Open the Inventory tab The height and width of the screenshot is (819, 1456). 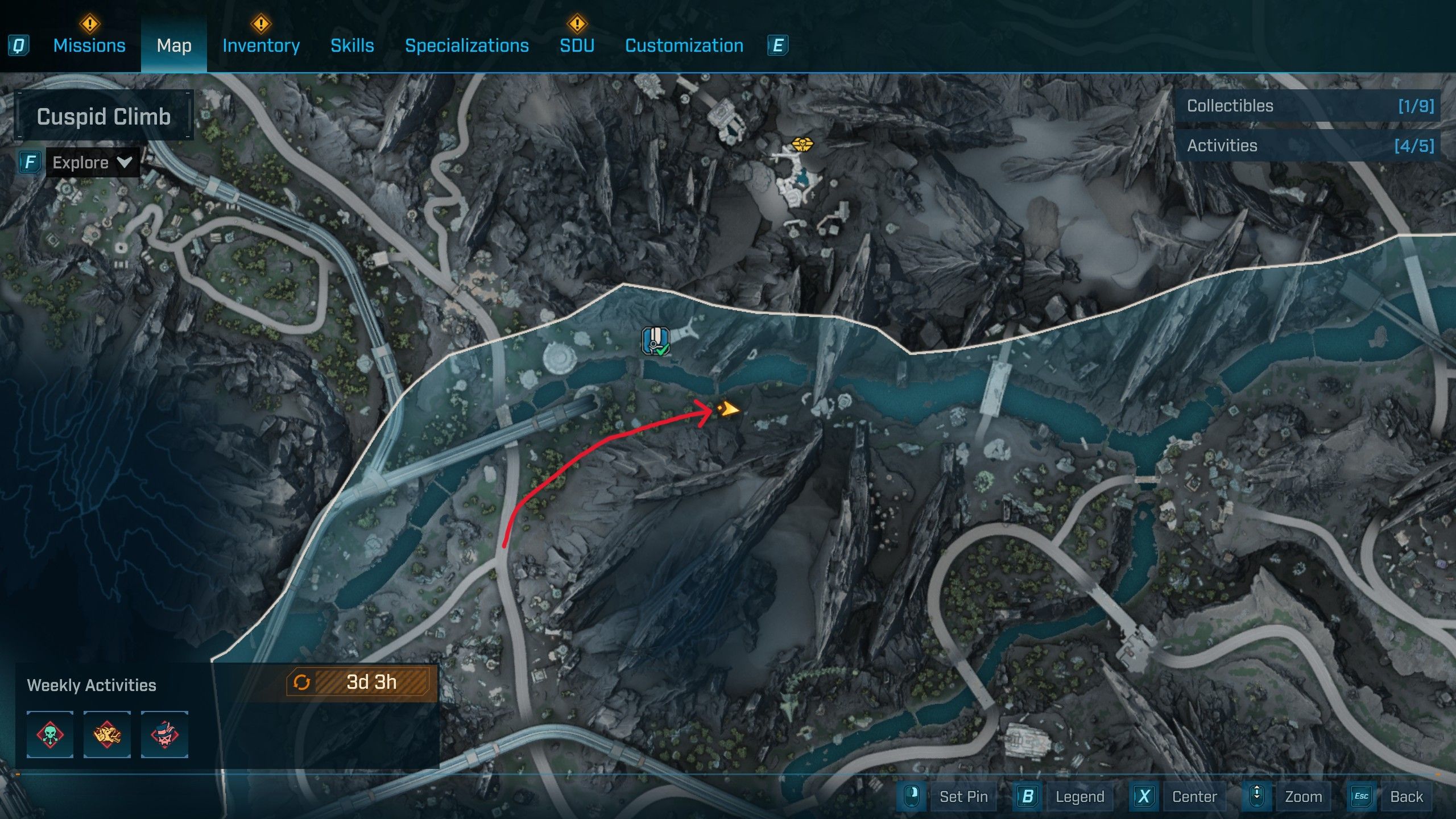pyautogui.click(x=261, y=45)
